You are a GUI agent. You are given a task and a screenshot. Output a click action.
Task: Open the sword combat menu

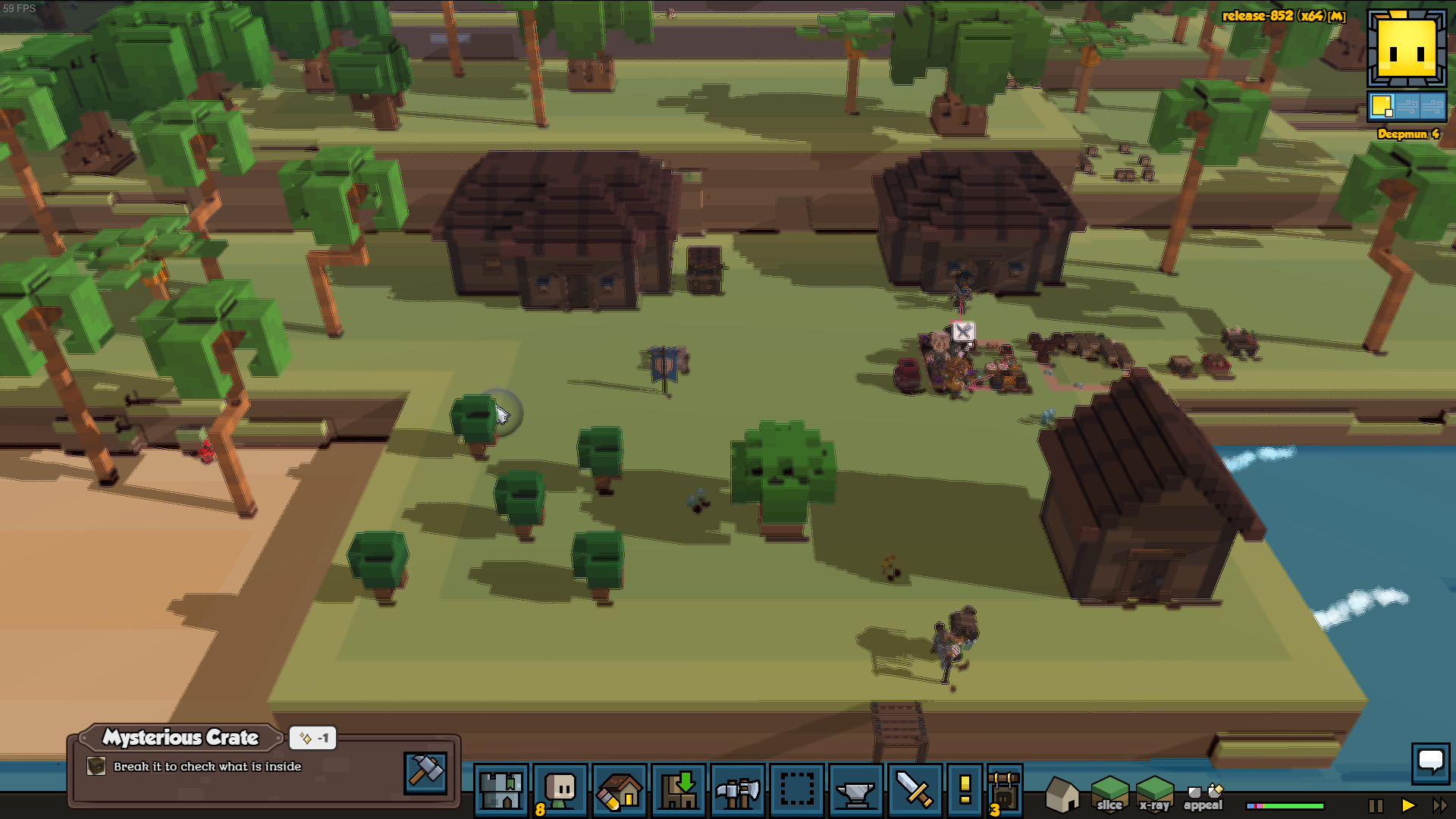tap(915, 790)
